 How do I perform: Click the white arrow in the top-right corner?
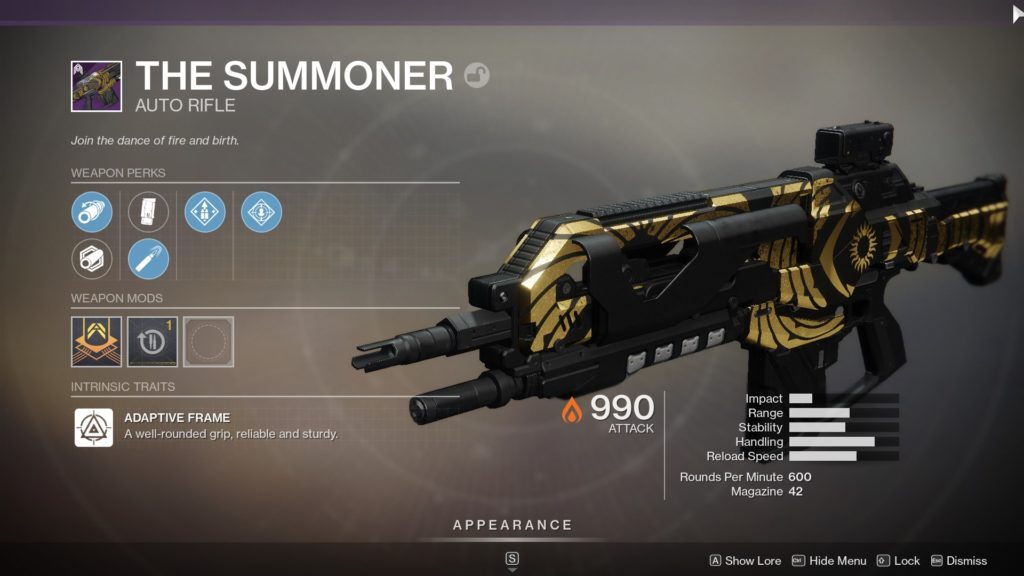coord(1018,13)
